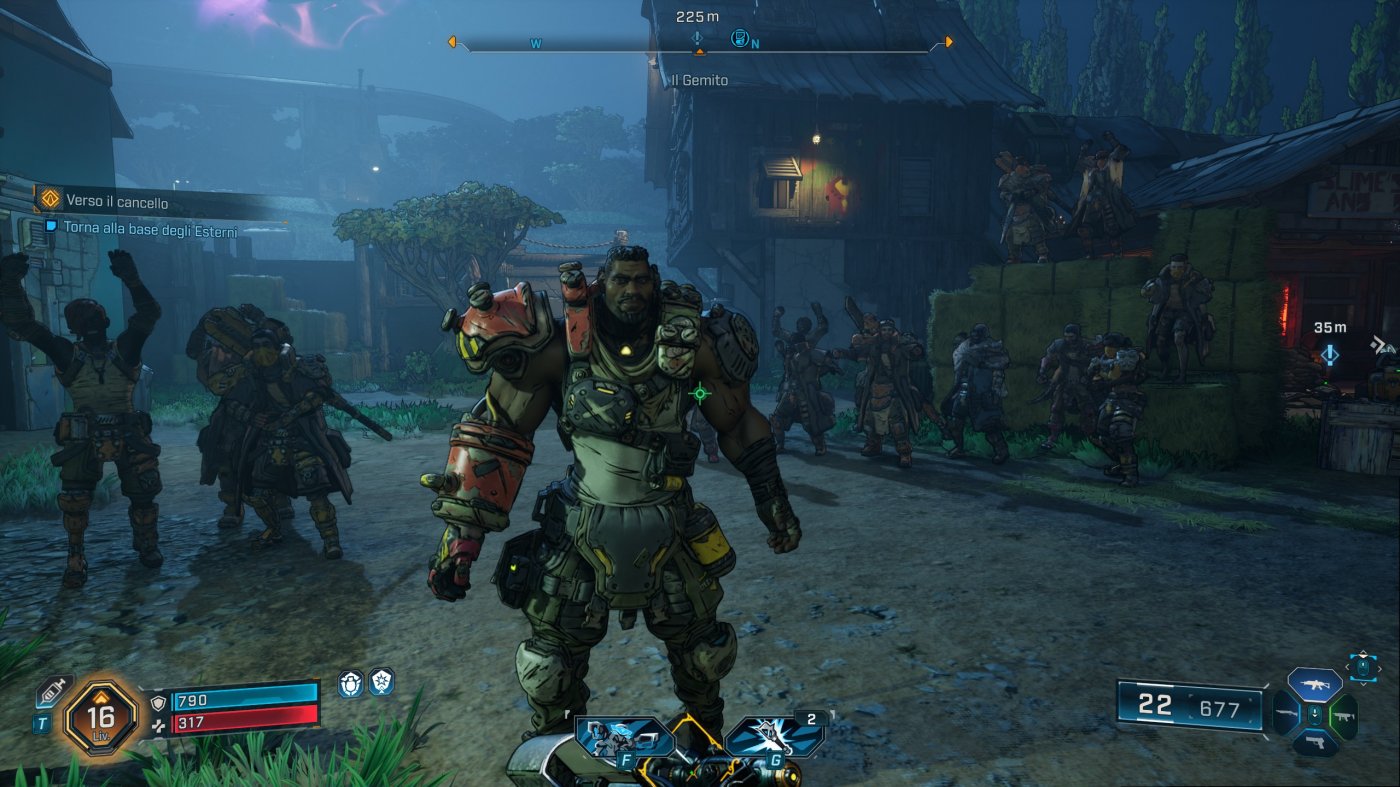Select the pistol slot on the weapon wheel

(1316, 742)
